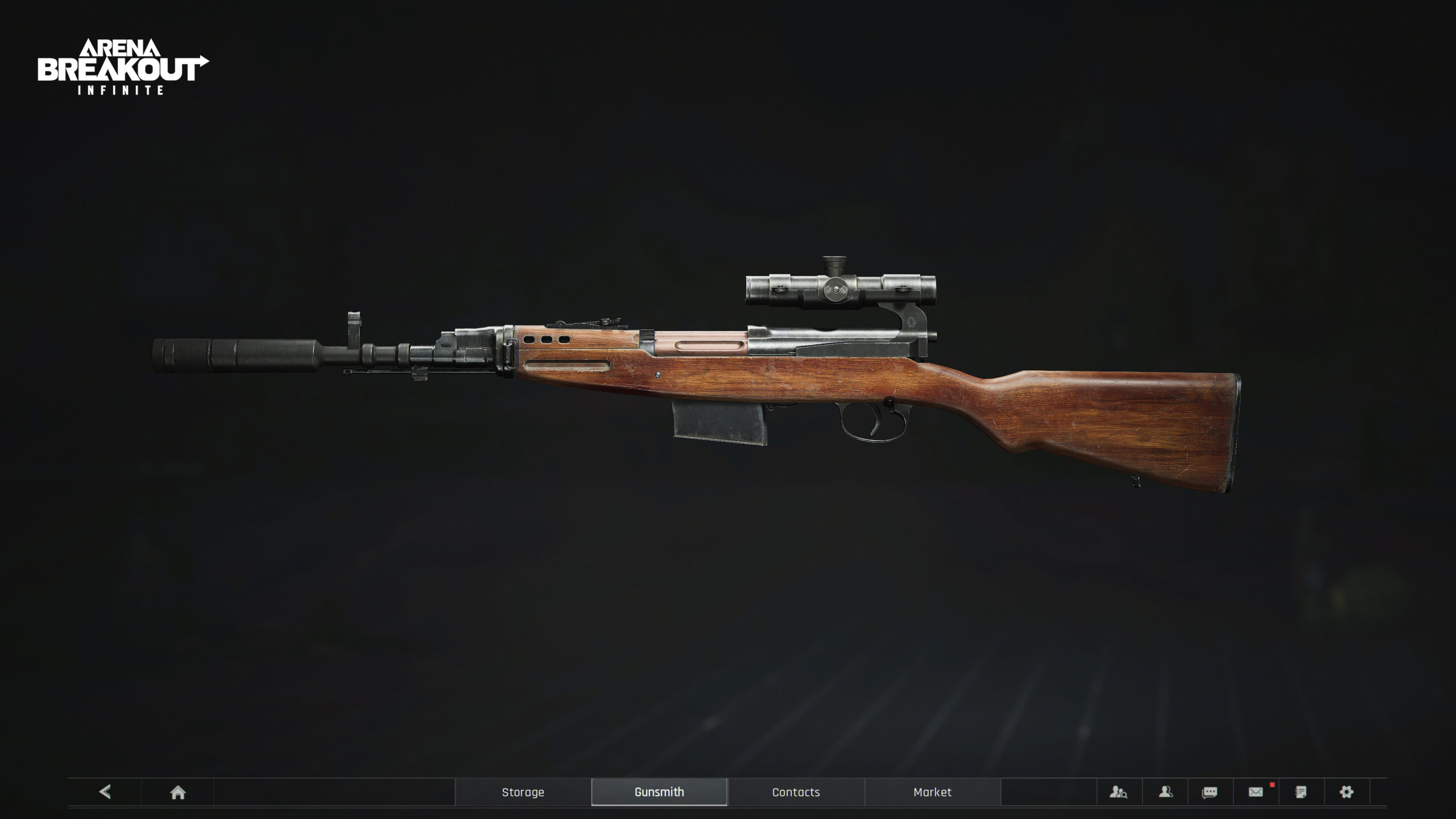Open the notebook document icon
This screenshot has width=1456, height=819.
[x=1301, y=792]
